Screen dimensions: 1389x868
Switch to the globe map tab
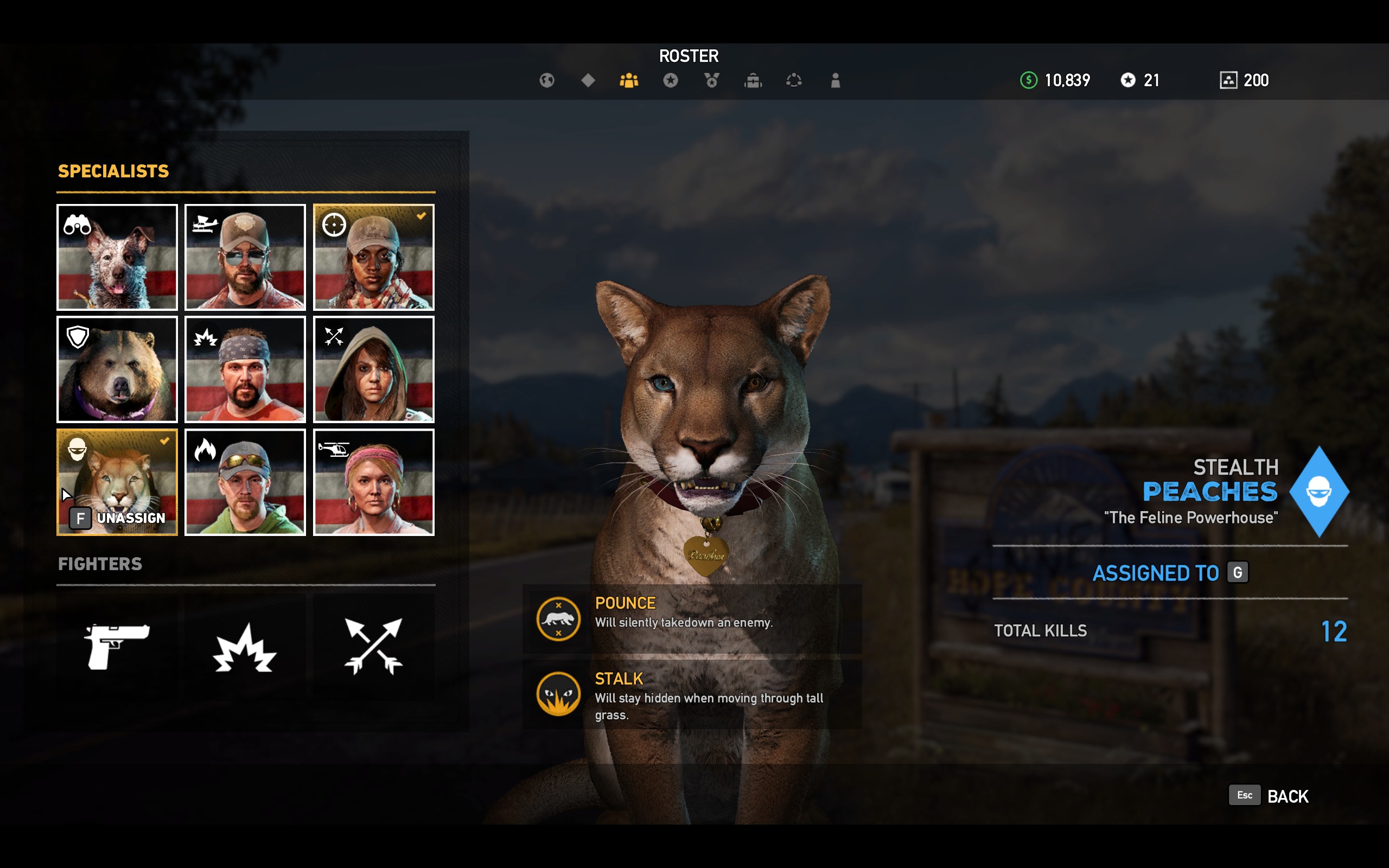pyautogui.click(x=546, y=80)
